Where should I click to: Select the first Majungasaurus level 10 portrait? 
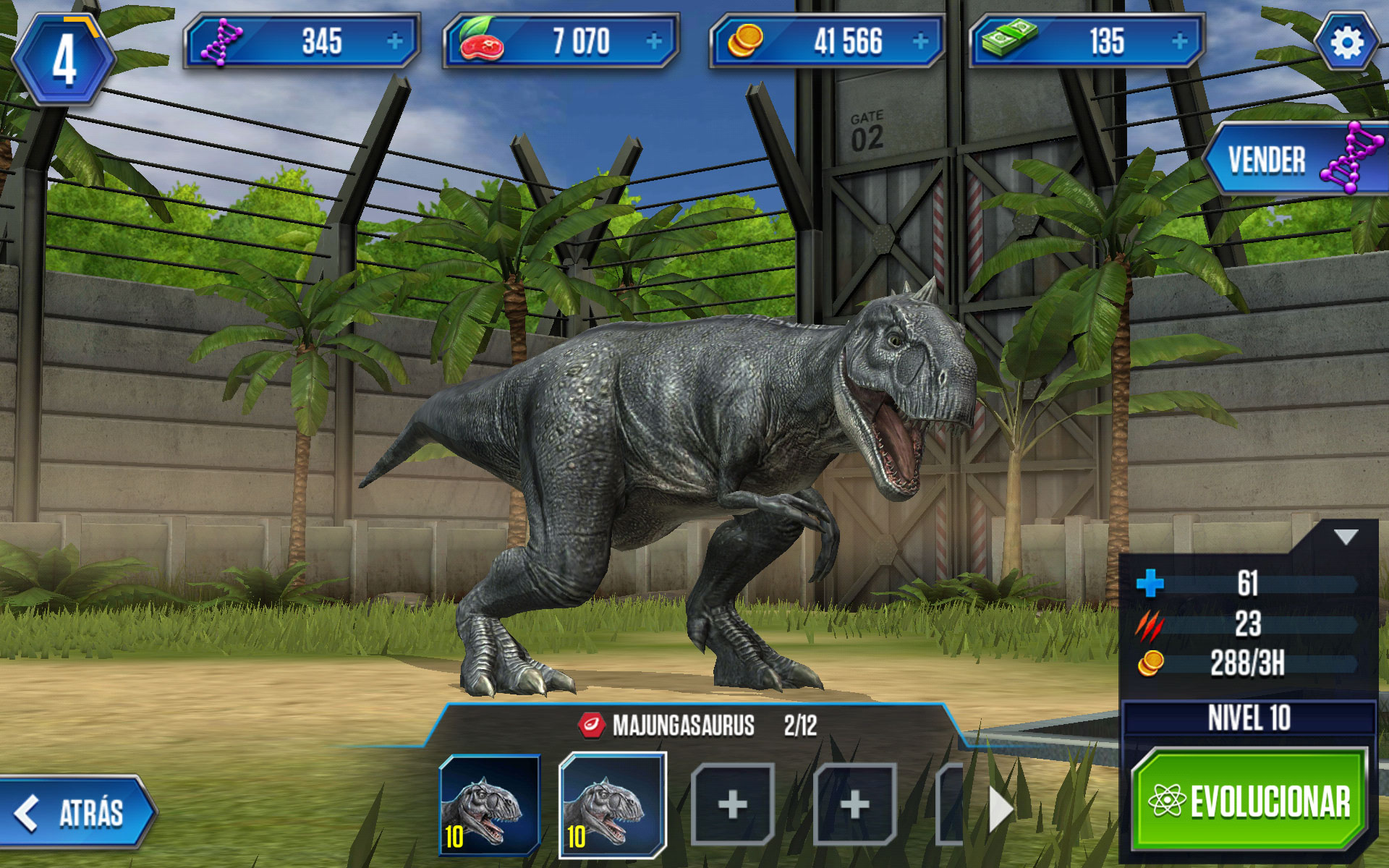click(x=490, y=805)
